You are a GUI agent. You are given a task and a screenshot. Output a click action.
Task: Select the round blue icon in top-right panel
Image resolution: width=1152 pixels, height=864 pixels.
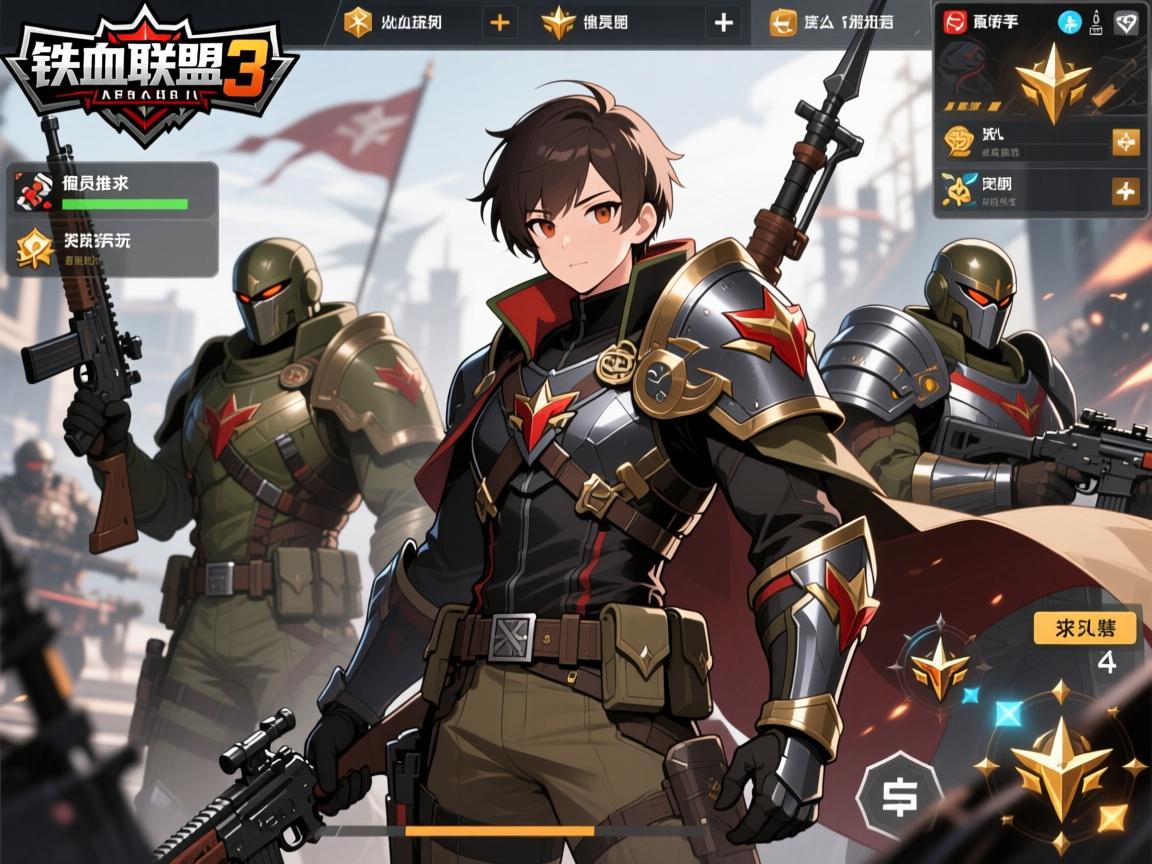click(1069, 22)
